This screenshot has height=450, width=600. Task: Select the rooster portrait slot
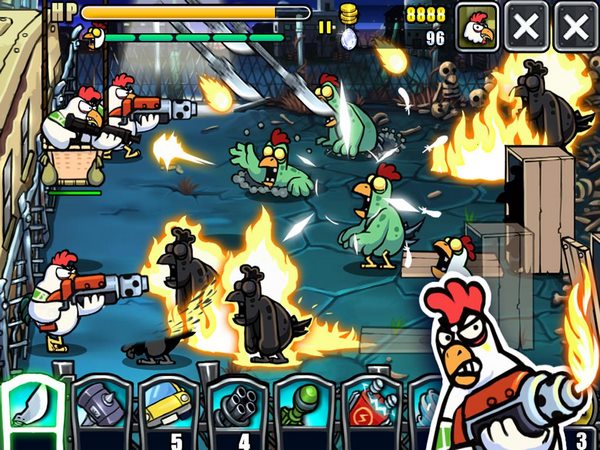478,26
